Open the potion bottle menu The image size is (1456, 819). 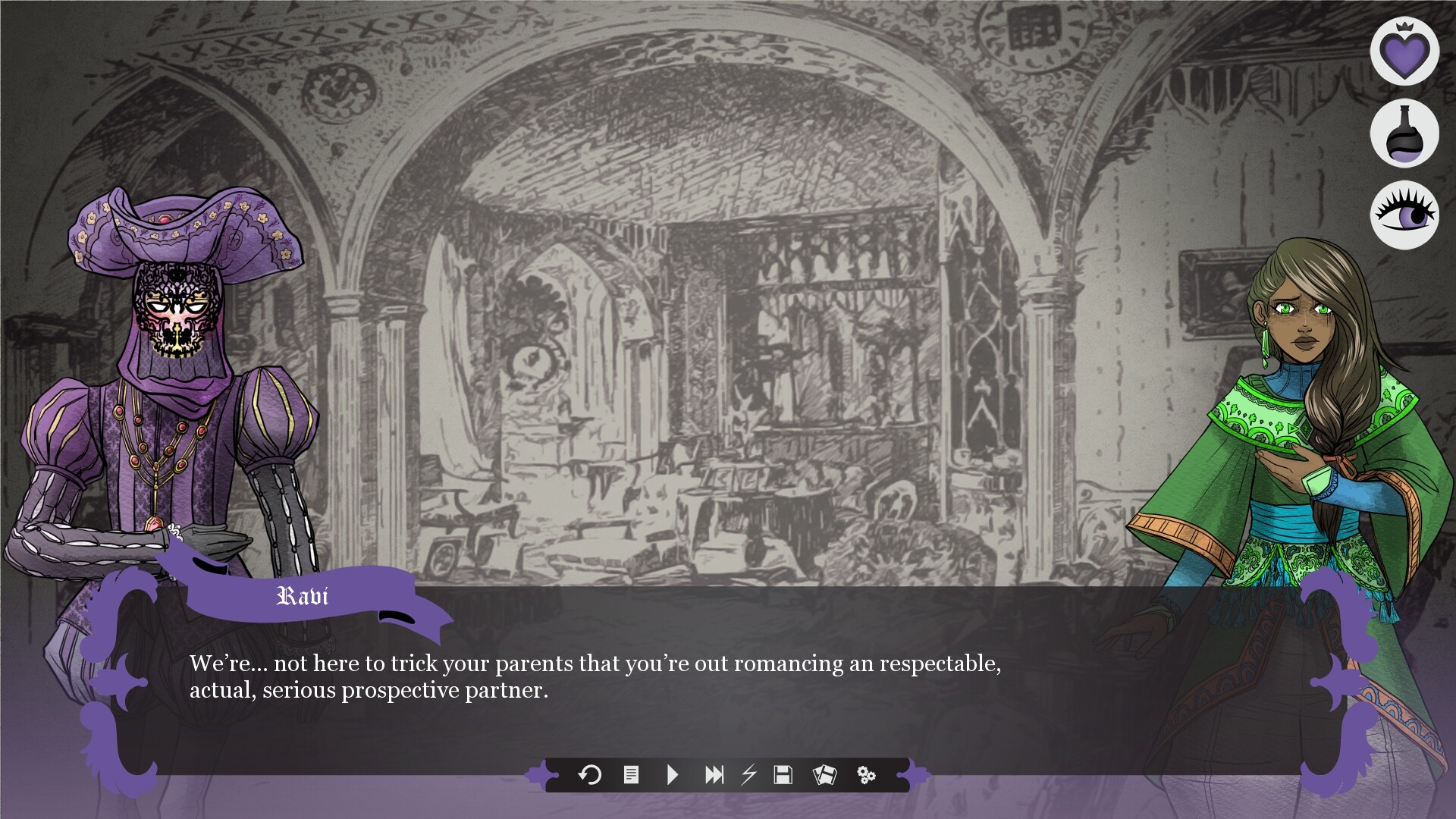[x=1404, y=133]
